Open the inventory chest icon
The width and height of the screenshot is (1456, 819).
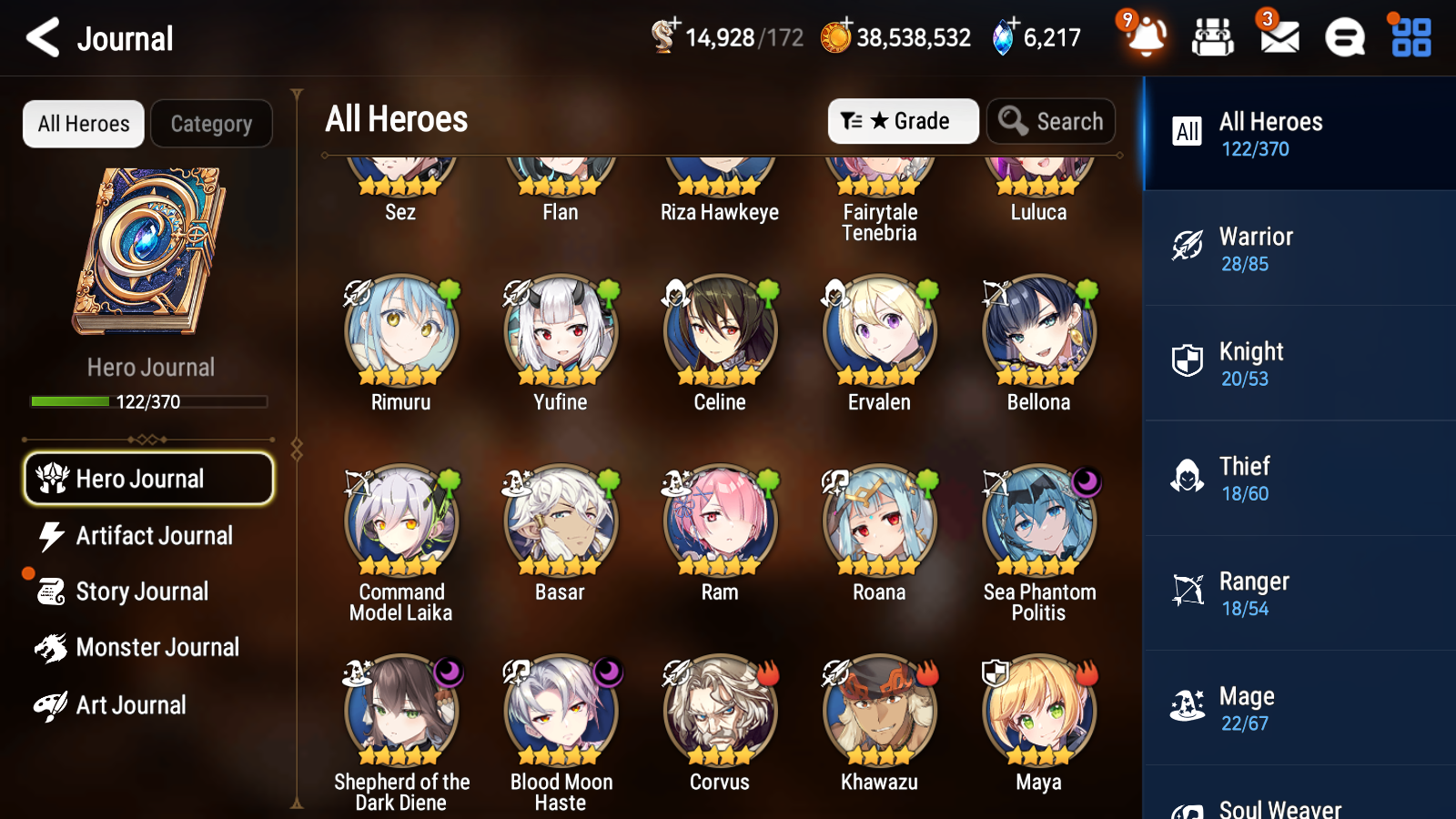1212,38
